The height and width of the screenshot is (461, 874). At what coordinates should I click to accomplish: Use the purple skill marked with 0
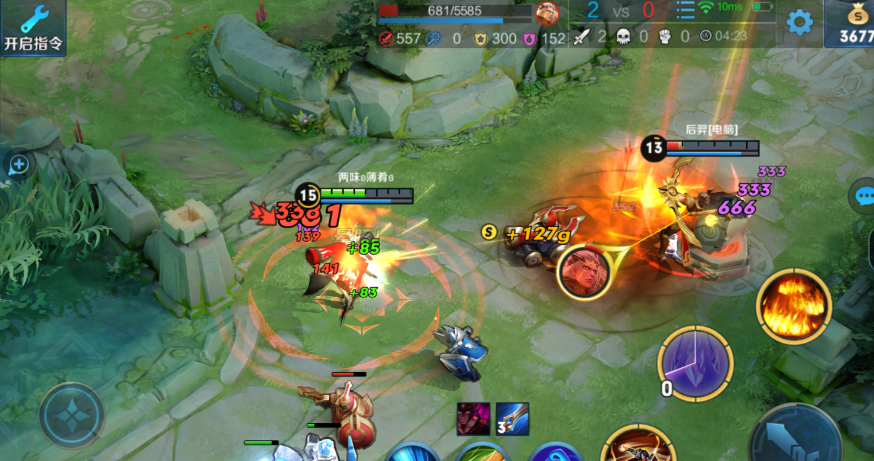coord(696,363)
